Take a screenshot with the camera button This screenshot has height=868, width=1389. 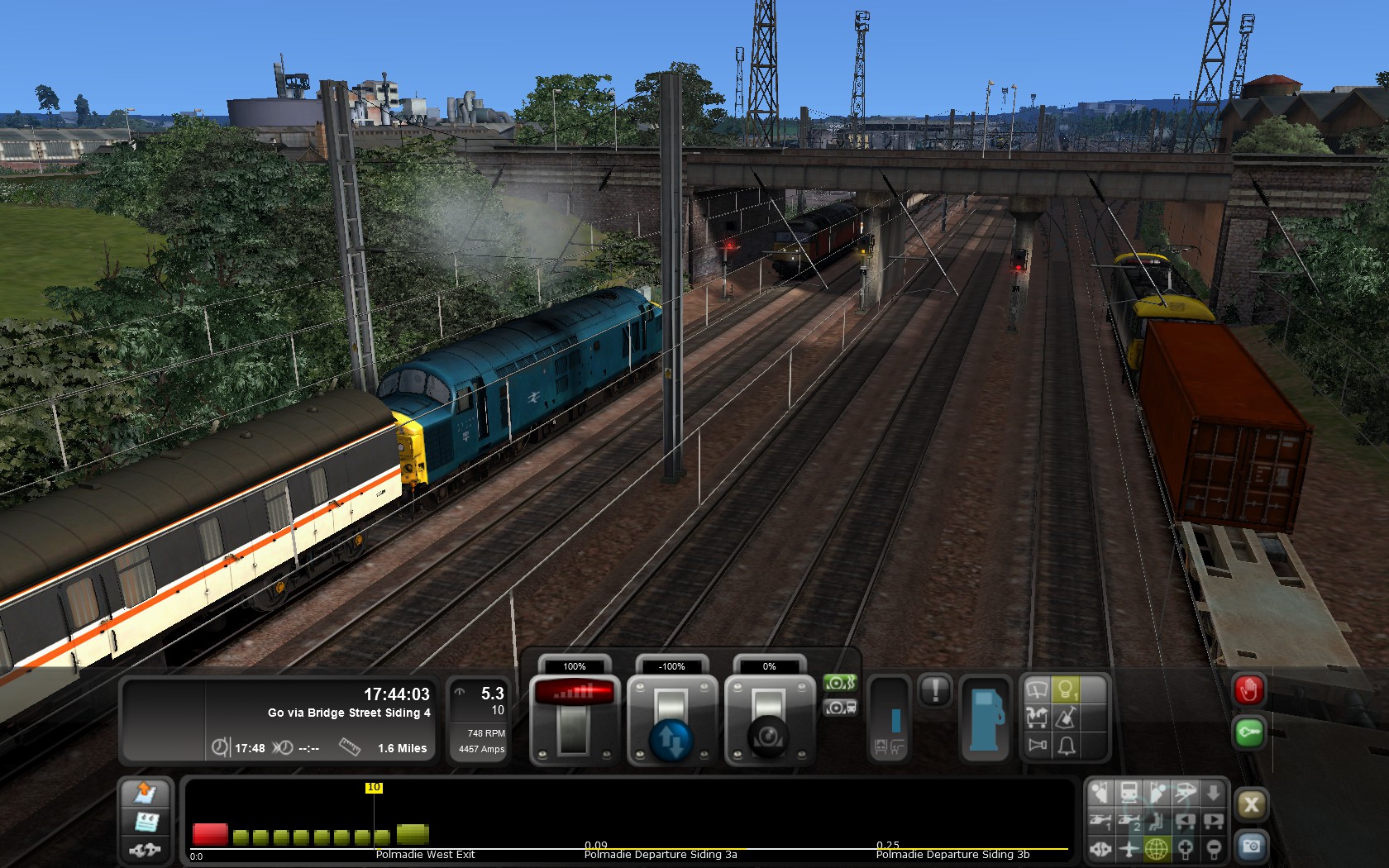point(1251,847)
